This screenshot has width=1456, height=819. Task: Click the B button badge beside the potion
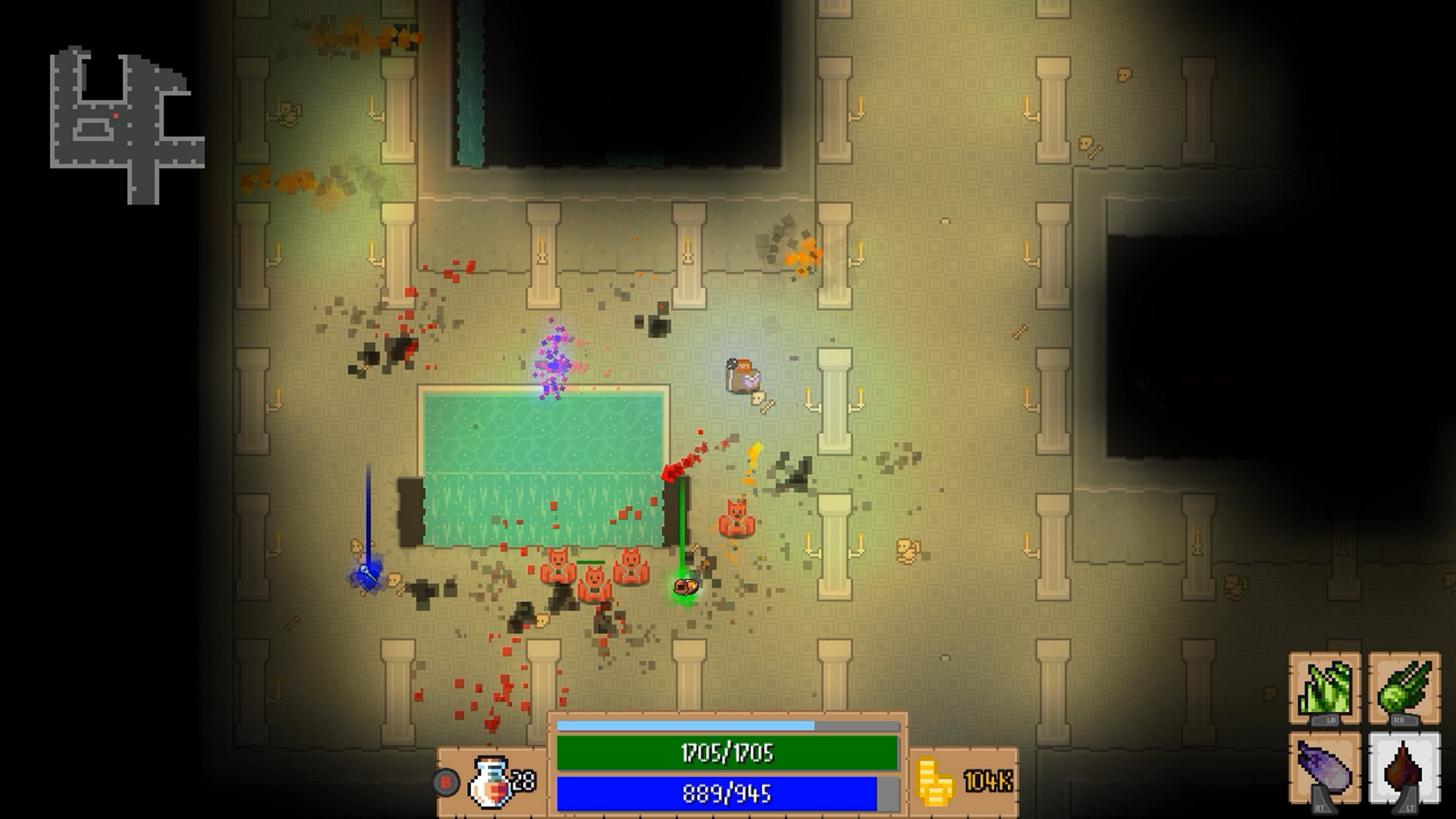pyautogui.click(x=446, y=783)
